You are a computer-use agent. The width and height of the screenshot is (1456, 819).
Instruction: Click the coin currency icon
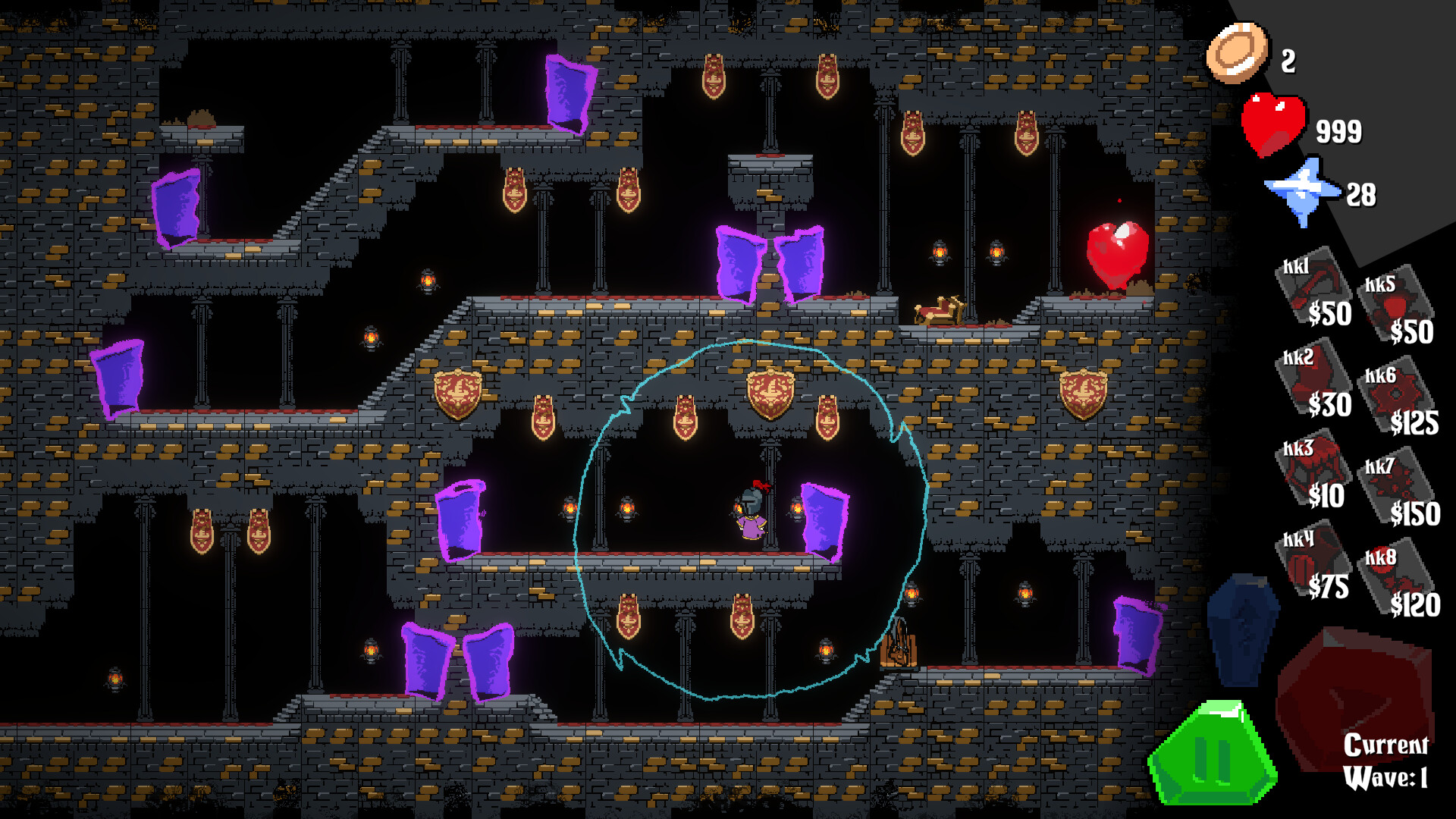tap(1238, 53)
